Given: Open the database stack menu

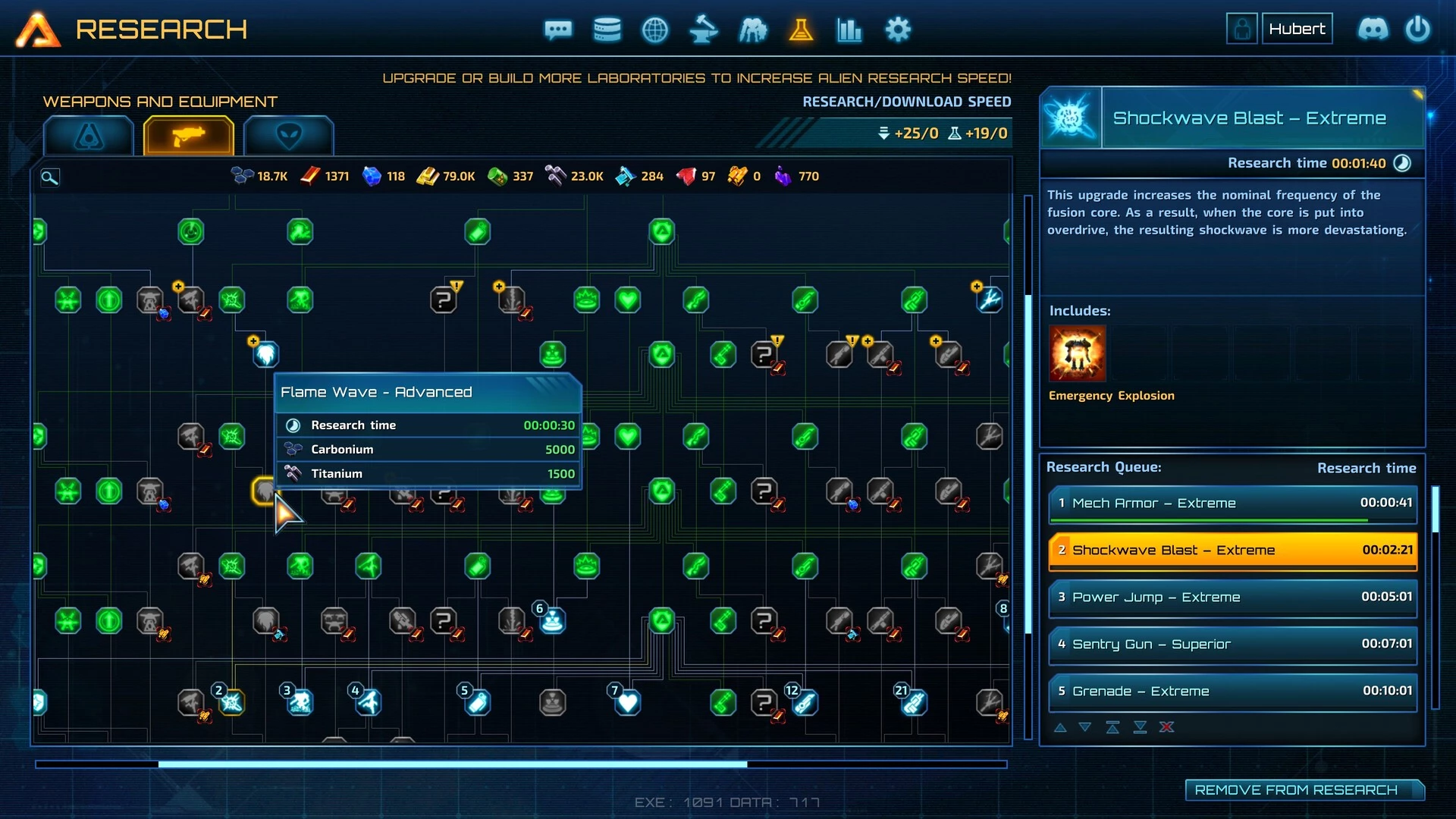Looking at the screenshot, I should (x=607, y=30).
